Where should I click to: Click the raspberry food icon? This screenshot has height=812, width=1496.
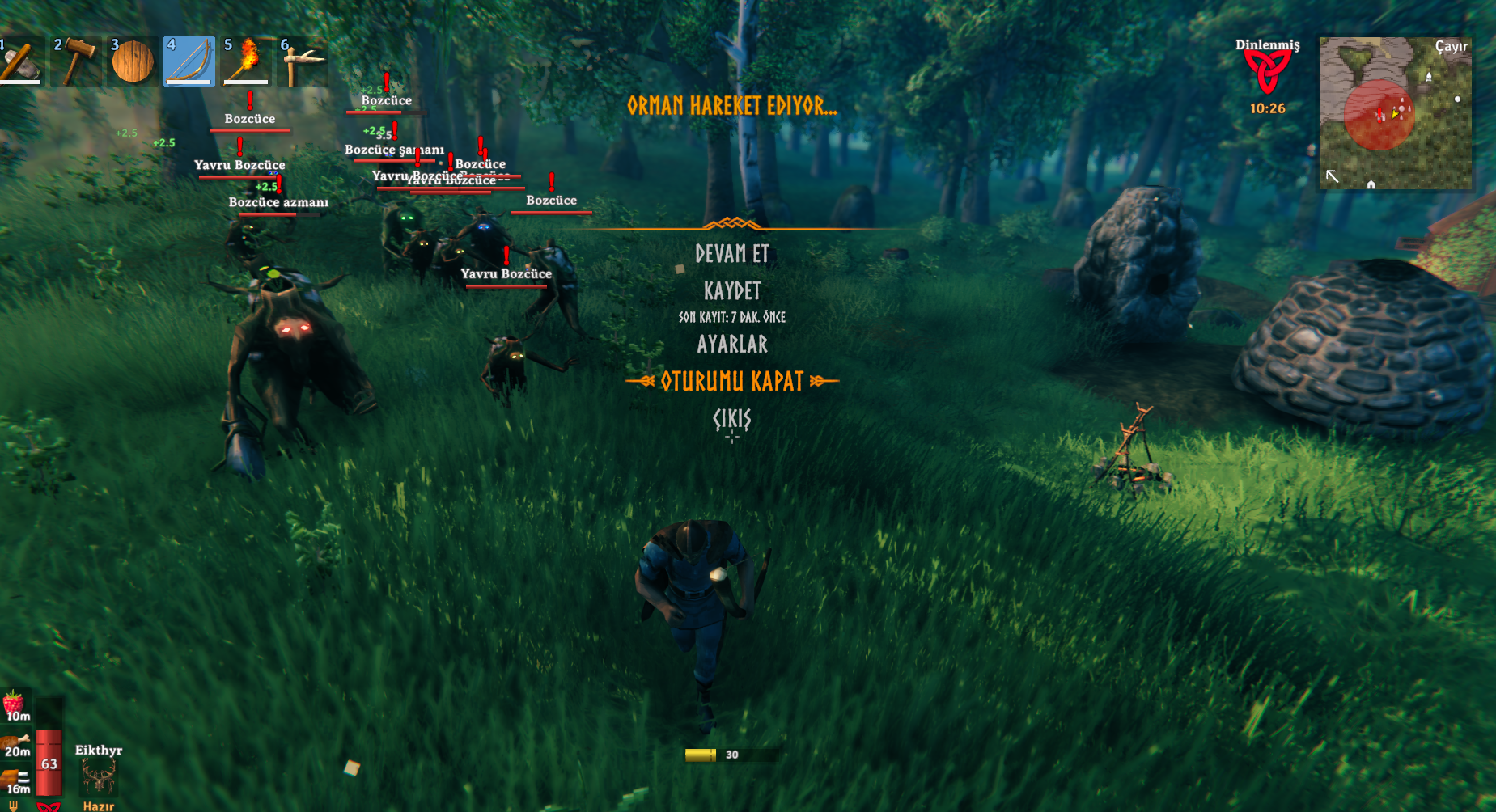tap(14, 700)
